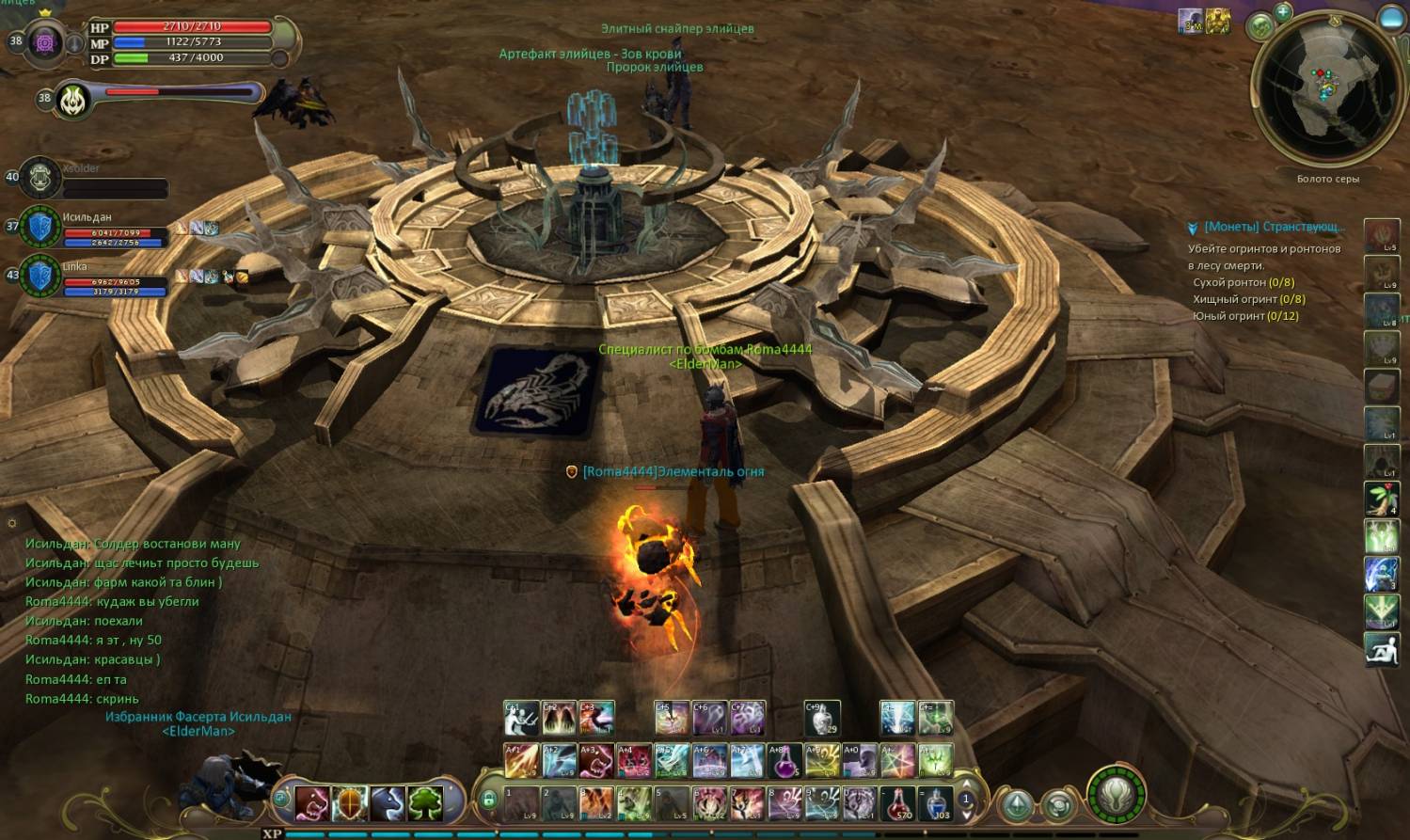Click the chat log area
Image resolution: width=1410 pixels, height=840 pixels.
click(141, 621)
